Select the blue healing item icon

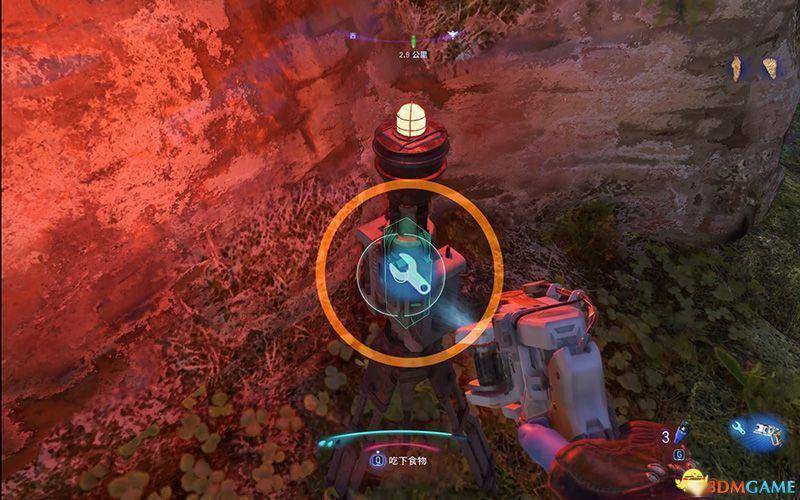tap(679, 435)
